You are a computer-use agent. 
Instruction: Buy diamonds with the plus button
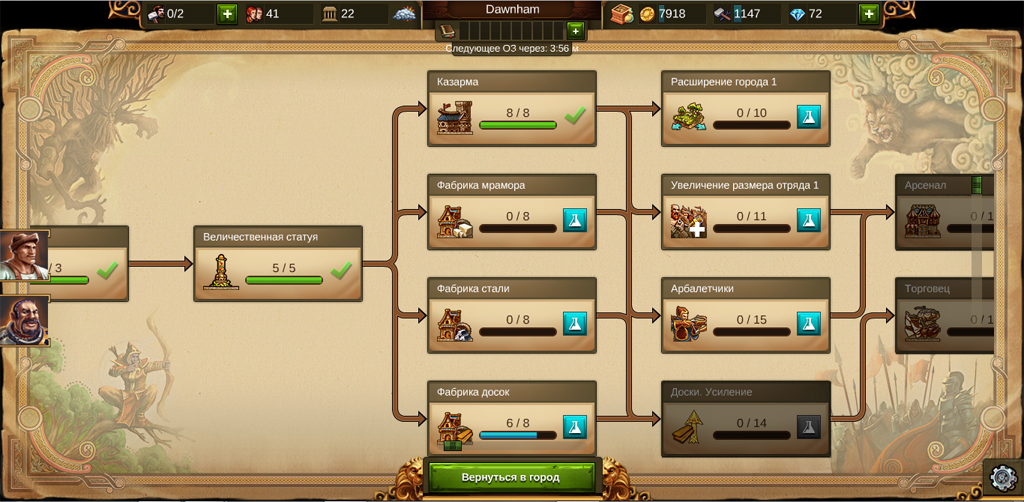coord(868,14)
